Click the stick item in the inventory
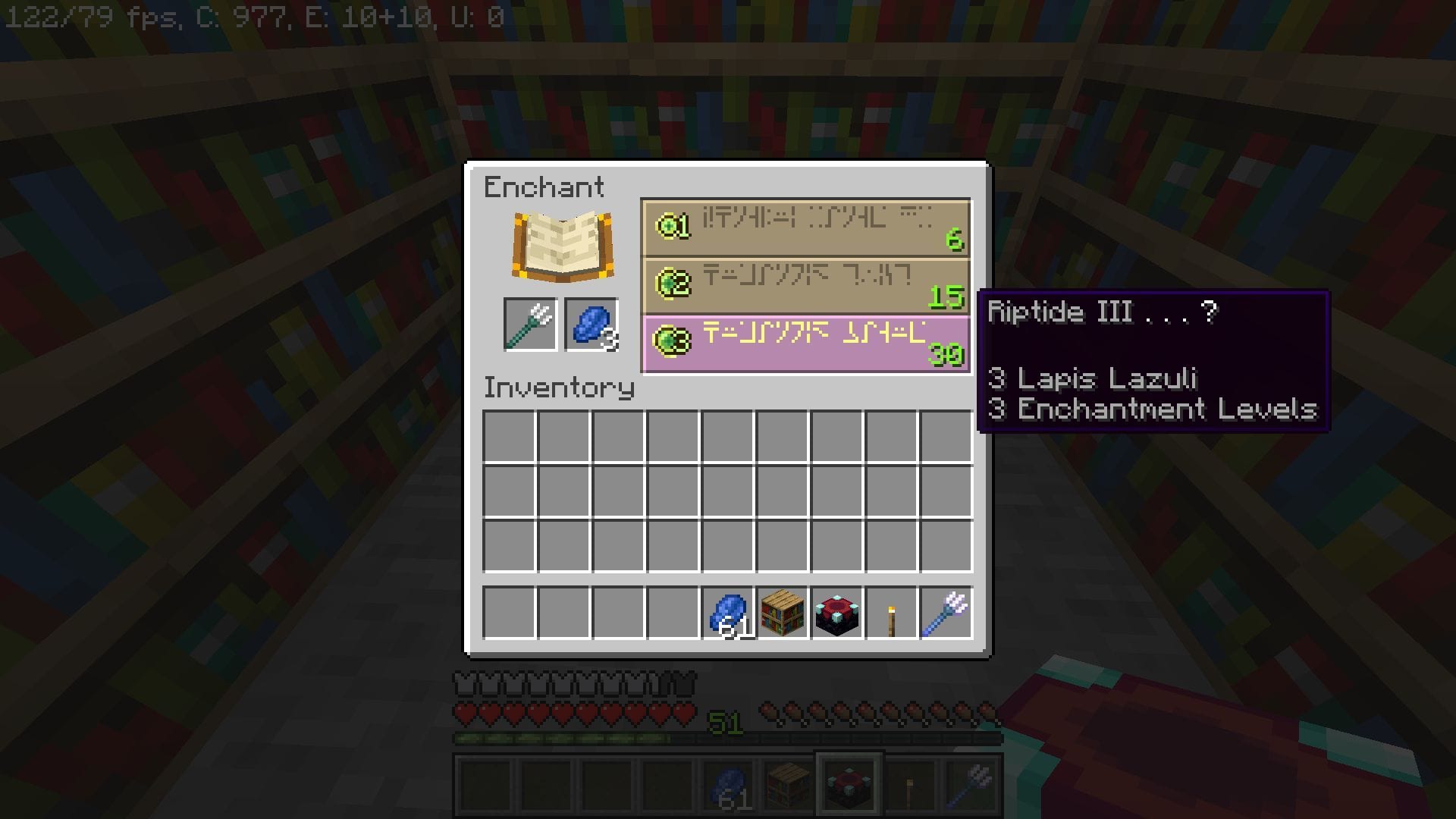The width and height of the screenshot is (1456, 819). pyautogui.click(x=890, y=614)
